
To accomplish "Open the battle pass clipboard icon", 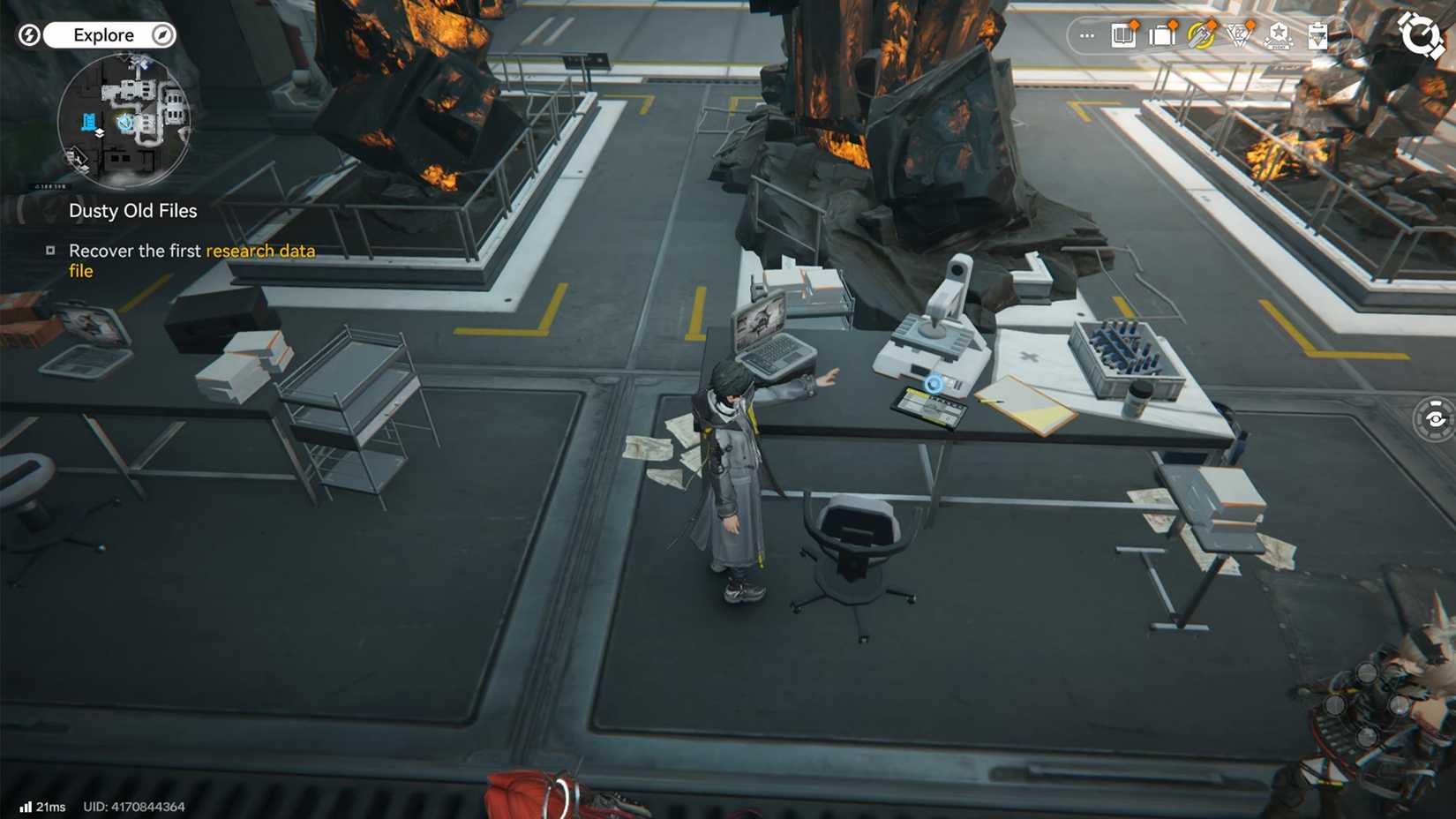I will point(1317,35).
